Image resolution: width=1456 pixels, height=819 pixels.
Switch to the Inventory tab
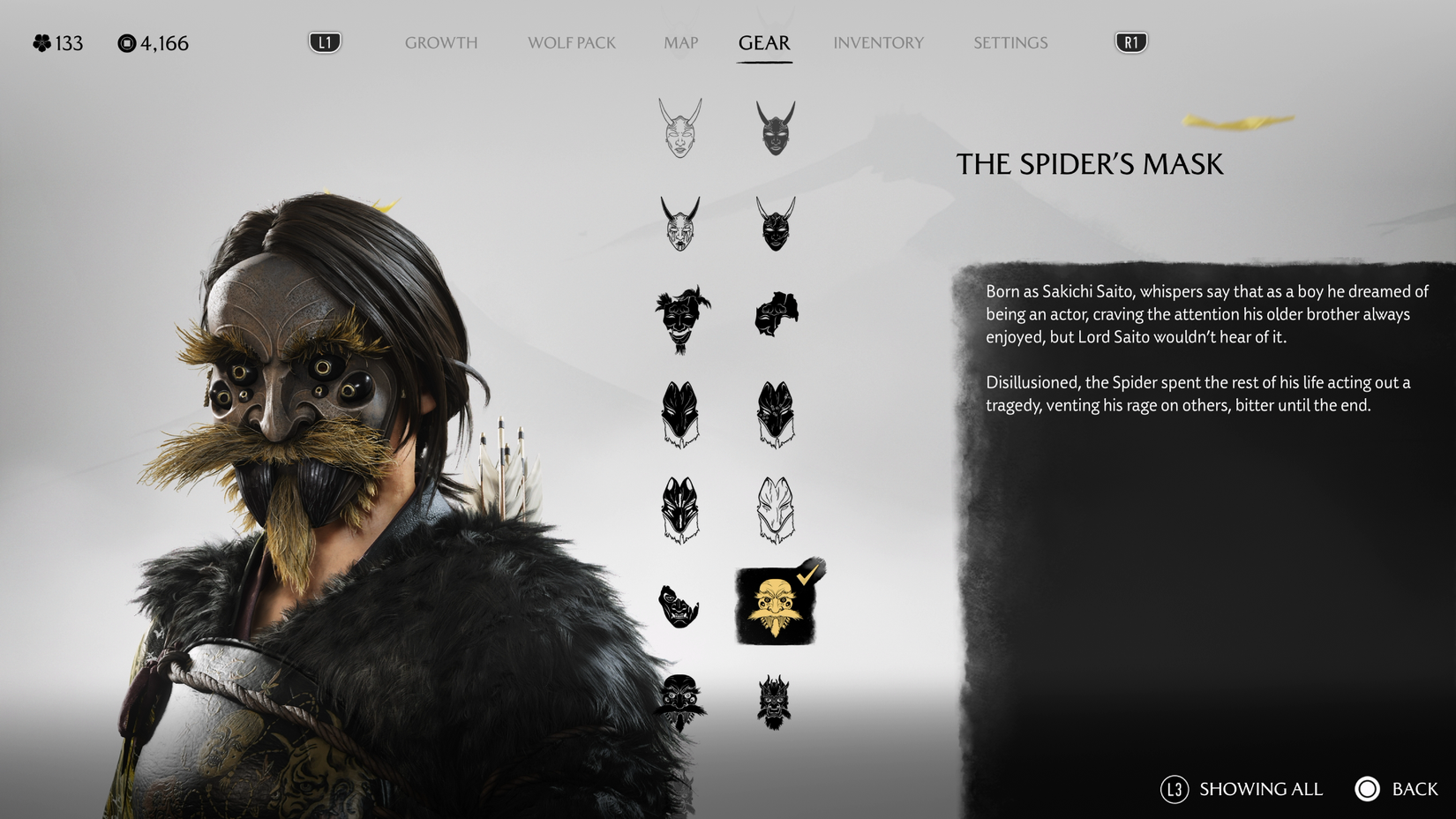pyautogui.click(x=879, y=42)
